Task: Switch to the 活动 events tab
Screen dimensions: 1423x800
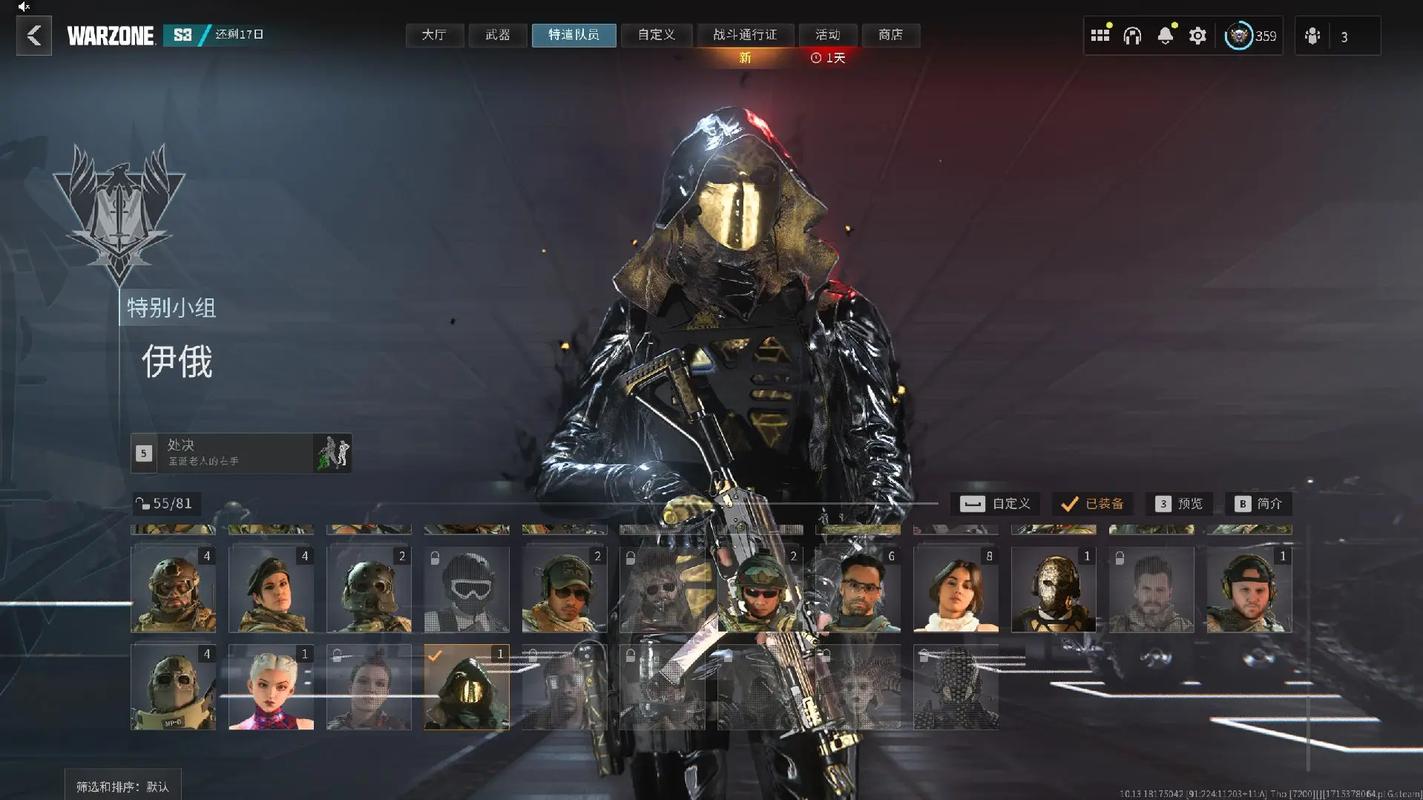Action: click(828, 35)
